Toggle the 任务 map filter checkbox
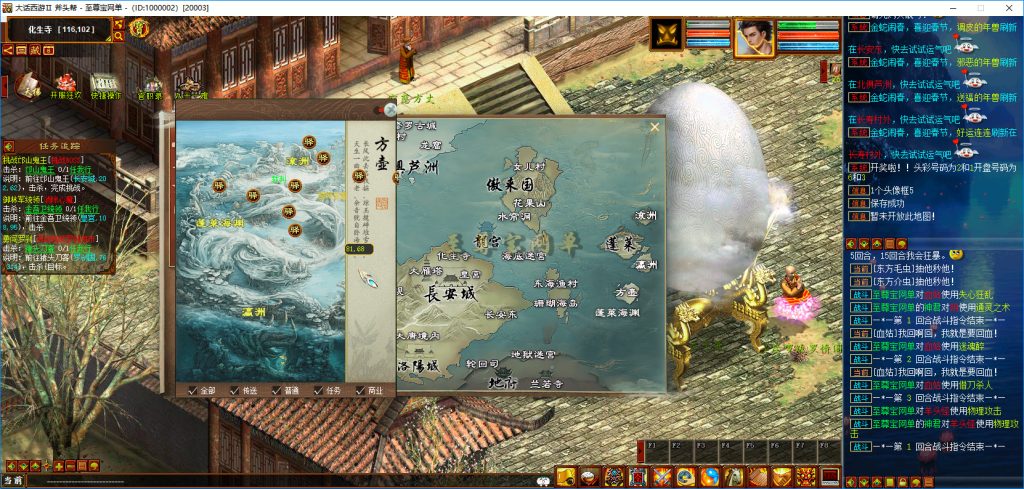This screenshot has width=1024, height=489. 319,390
